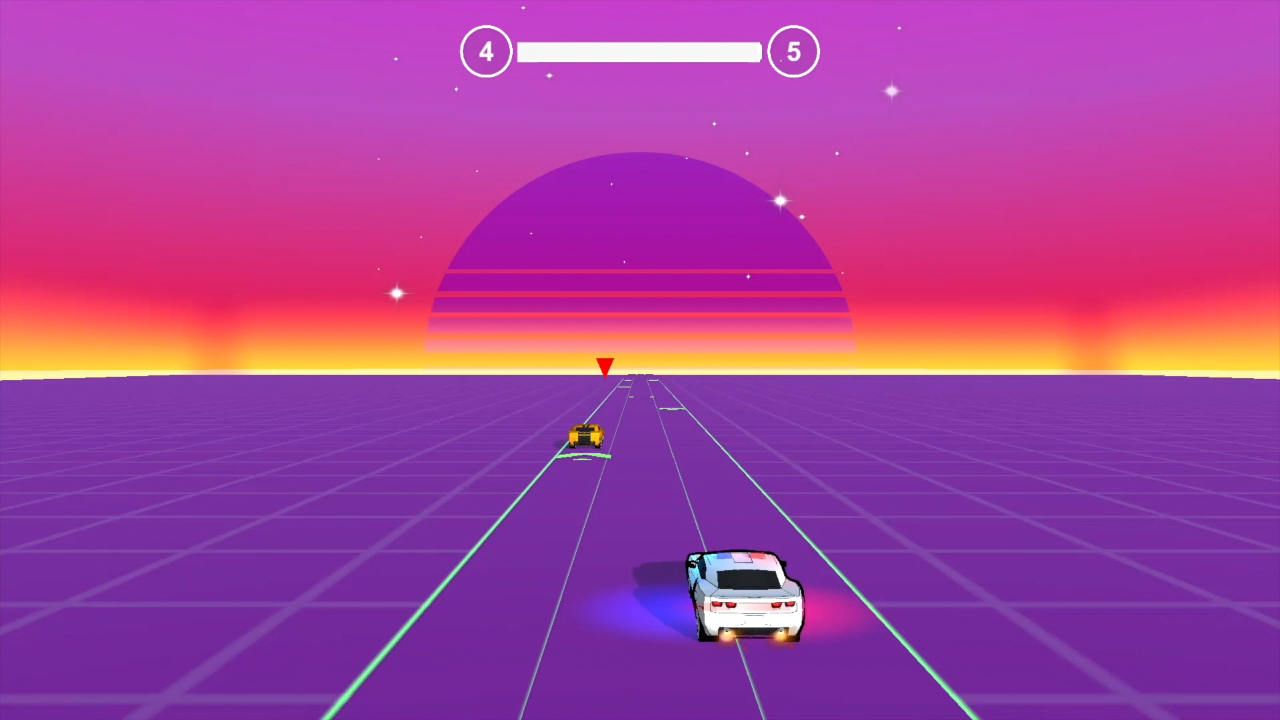1280x720 pixels.
Task: Click the yellow target car on the left lane
Action: click(x=585, y=433)
